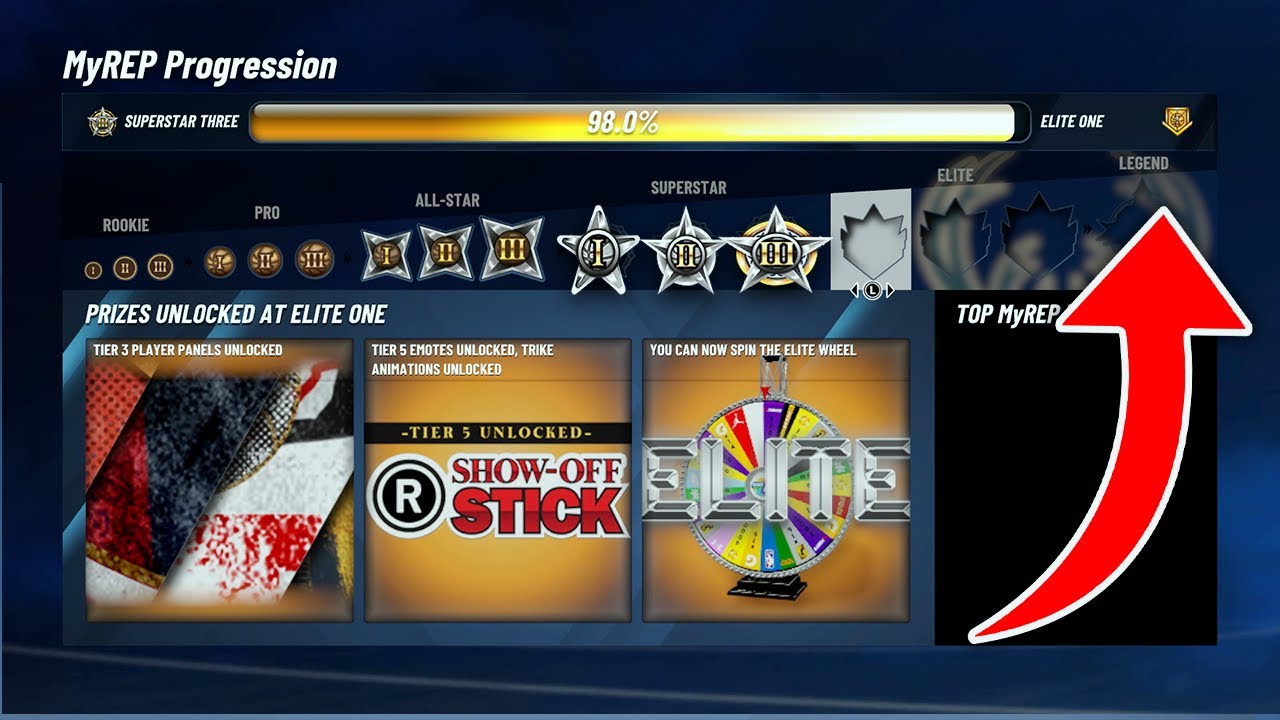
Task: Click the right arrow beside the L stick indicator
Action: tap(891, 288)
